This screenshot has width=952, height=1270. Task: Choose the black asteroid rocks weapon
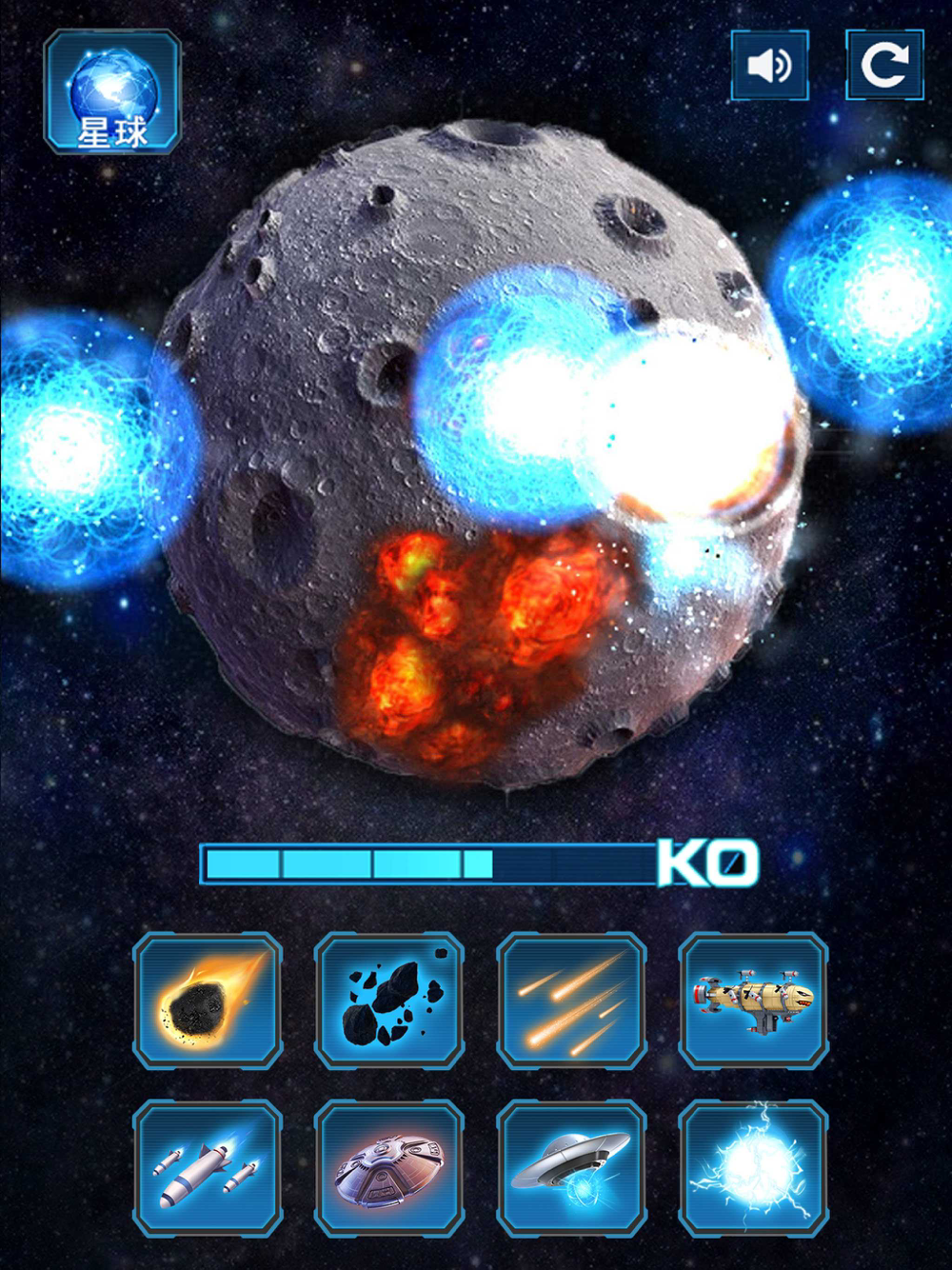[389, 1001]
